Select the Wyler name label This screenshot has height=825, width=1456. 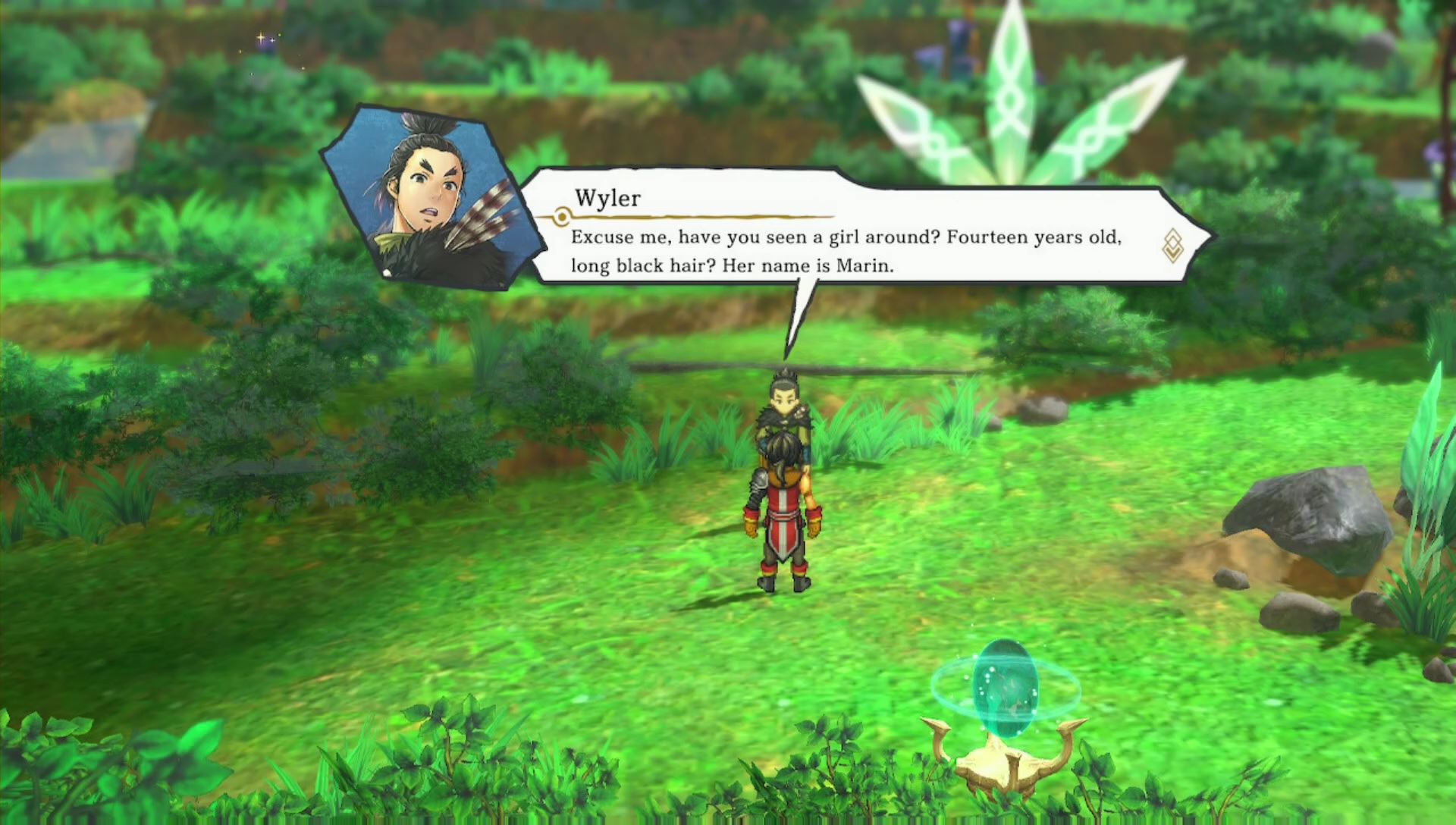[607, 199]
